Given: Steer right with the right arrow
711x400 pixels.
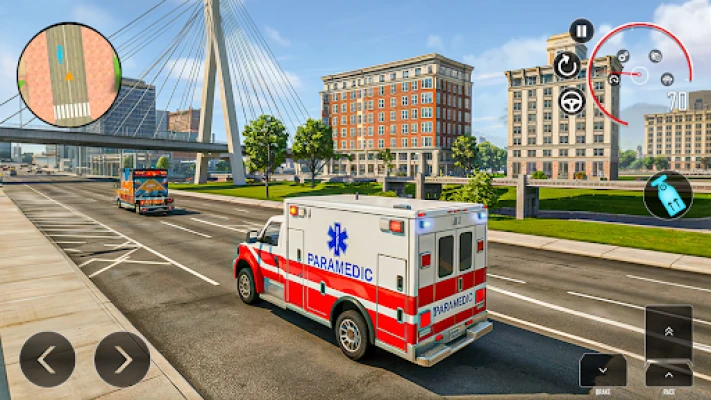Looking at the screenshot, I should click(x=122, y=359).
